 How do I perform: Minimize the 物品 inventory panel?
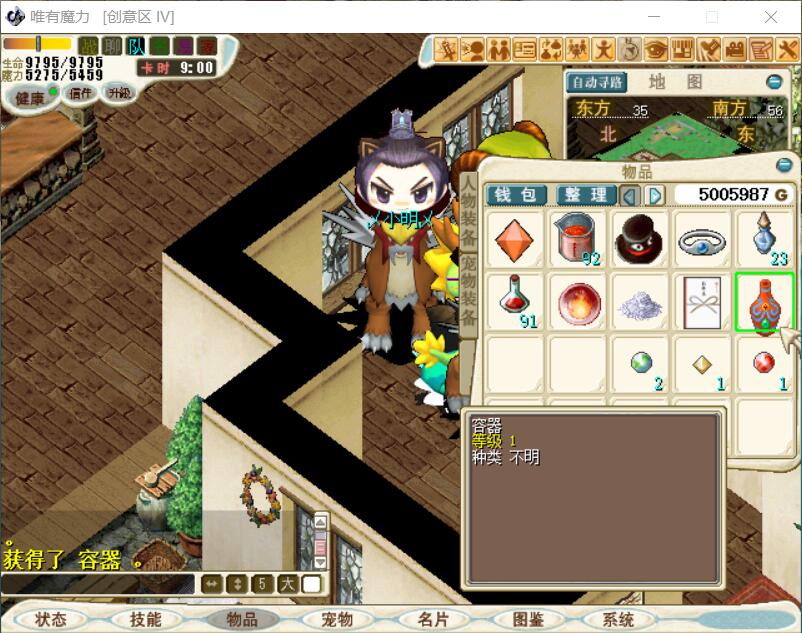(x=784, y=165)
